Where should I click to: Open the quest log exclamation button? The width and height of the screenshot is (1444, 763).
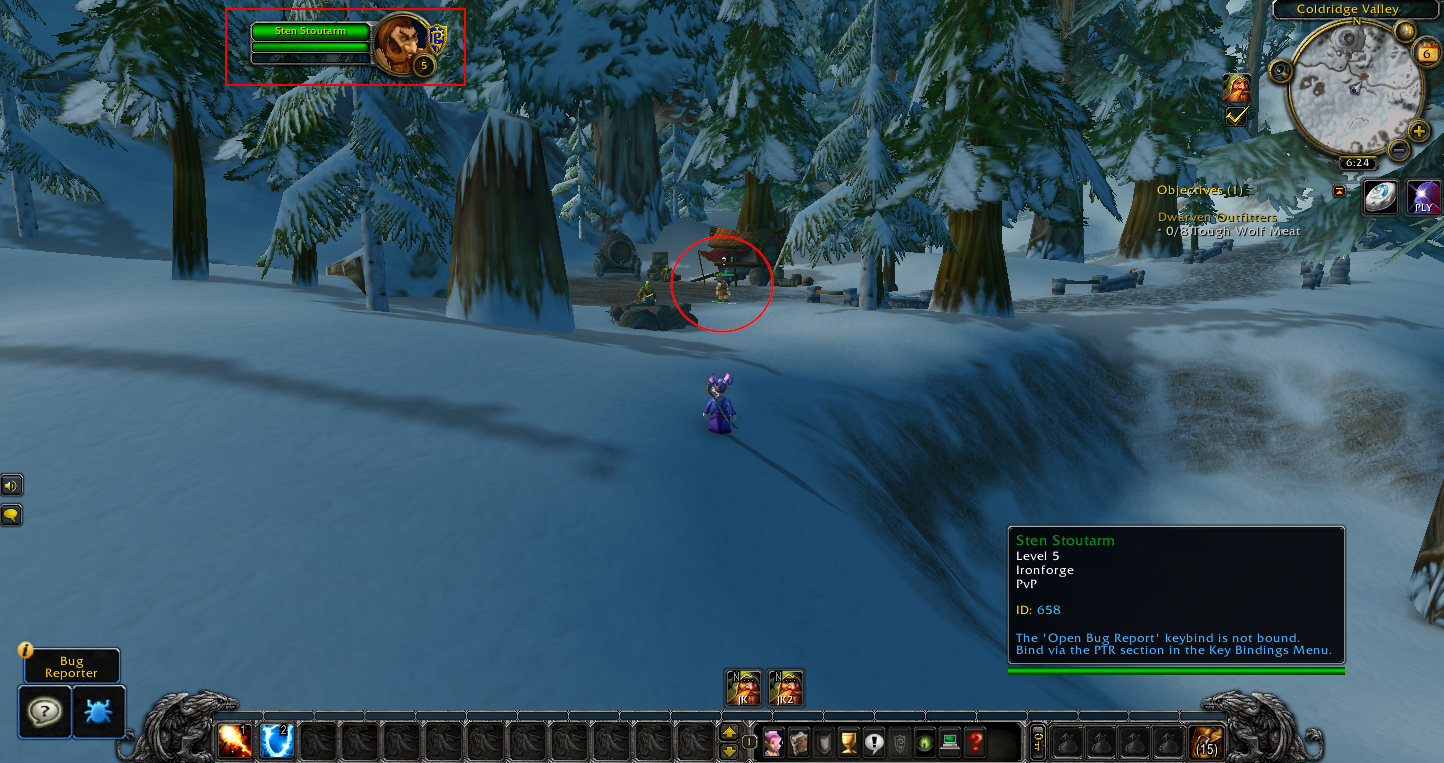875,743
